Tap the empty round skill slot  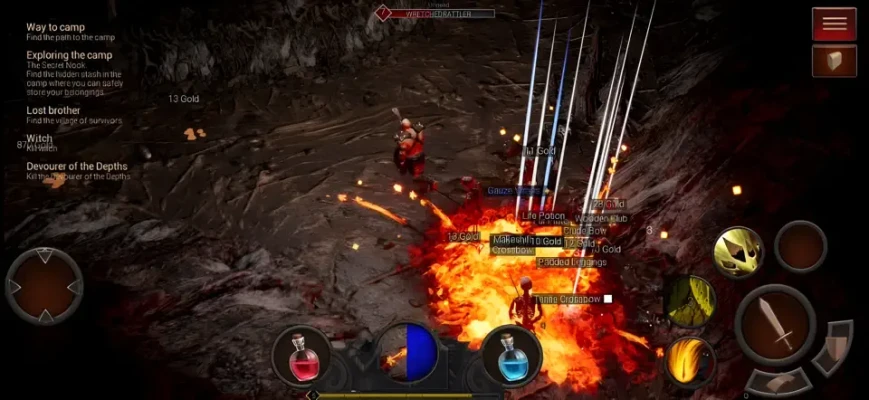(801, 246)
